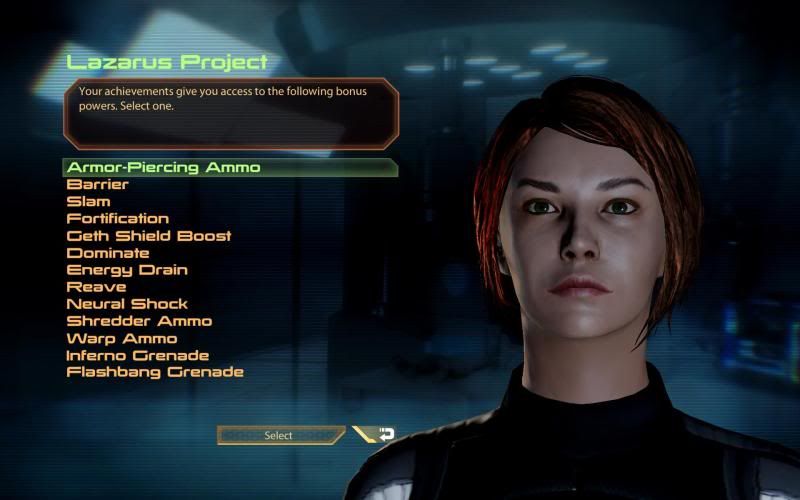Choose Reave as the bonus power
The width and height of the screenshot is (800, 500).
coord(96,287)
